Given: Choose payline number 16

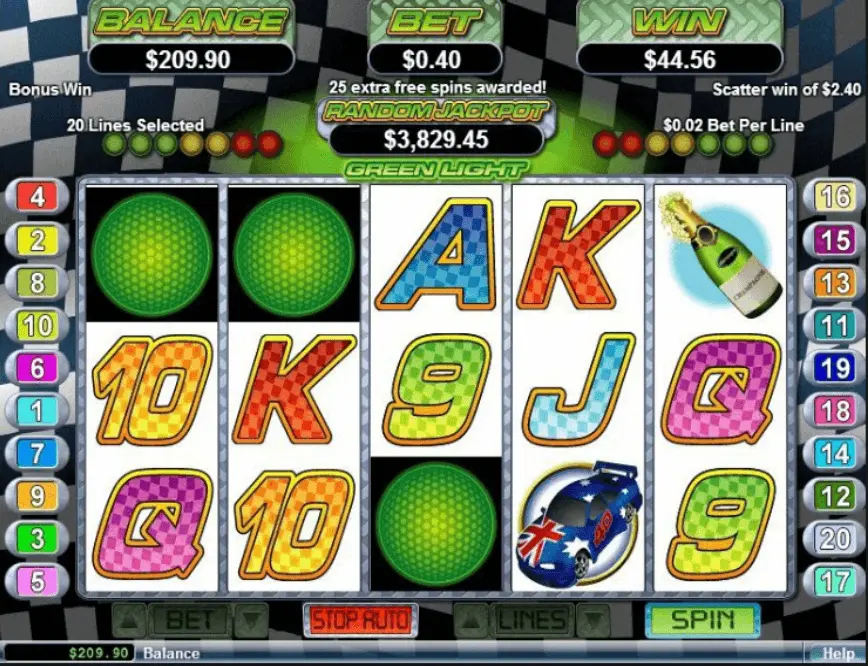Looking at the screenshot, I should pyautogui.click(x=834, y=196).
